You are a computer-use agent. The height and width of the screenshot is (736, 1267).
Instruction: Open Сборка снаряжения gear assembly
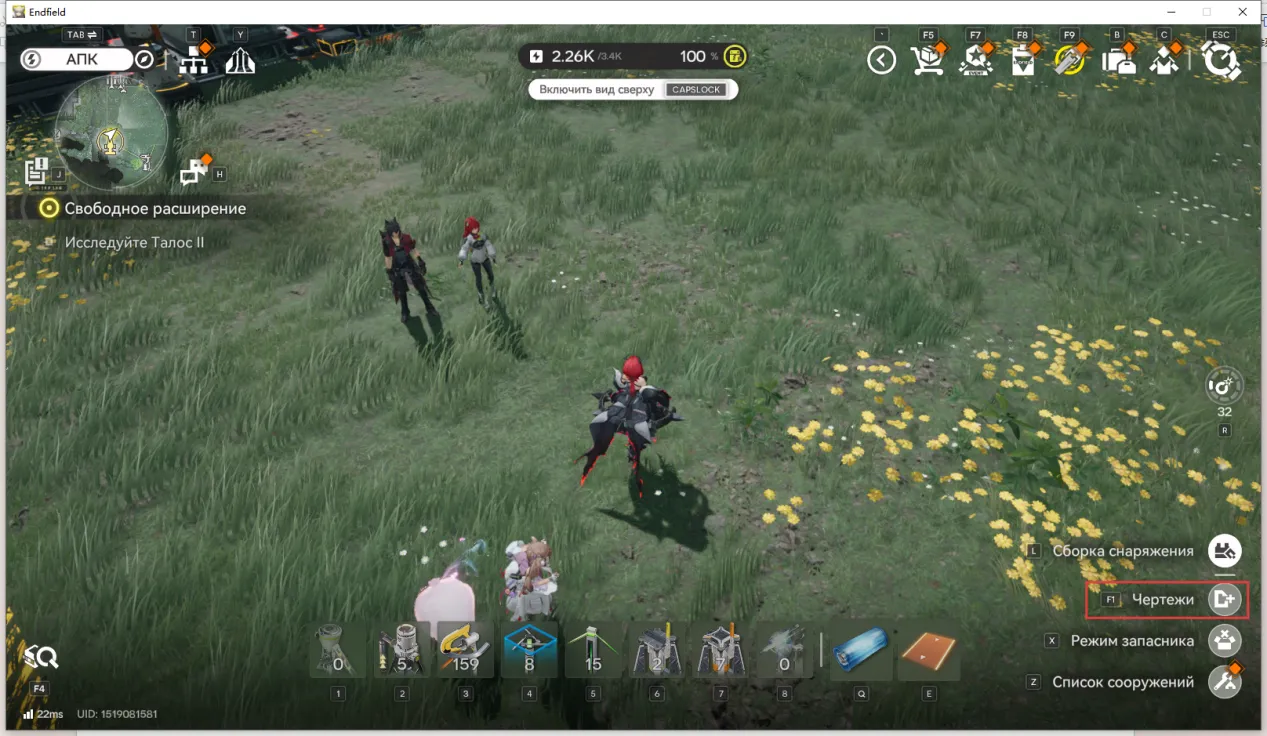click(x=1224, y=551)
